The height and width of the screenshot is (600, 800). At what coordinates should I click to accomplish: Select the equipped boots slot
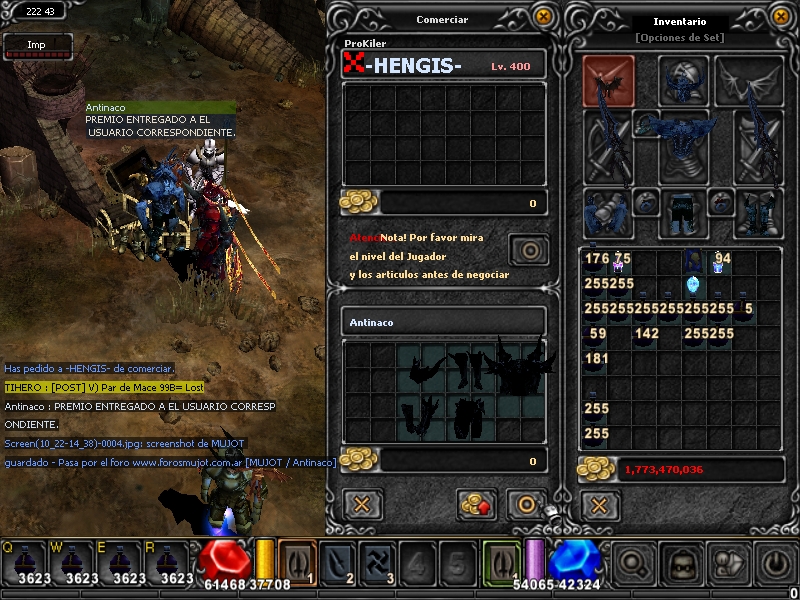click(x=758, y=212)
